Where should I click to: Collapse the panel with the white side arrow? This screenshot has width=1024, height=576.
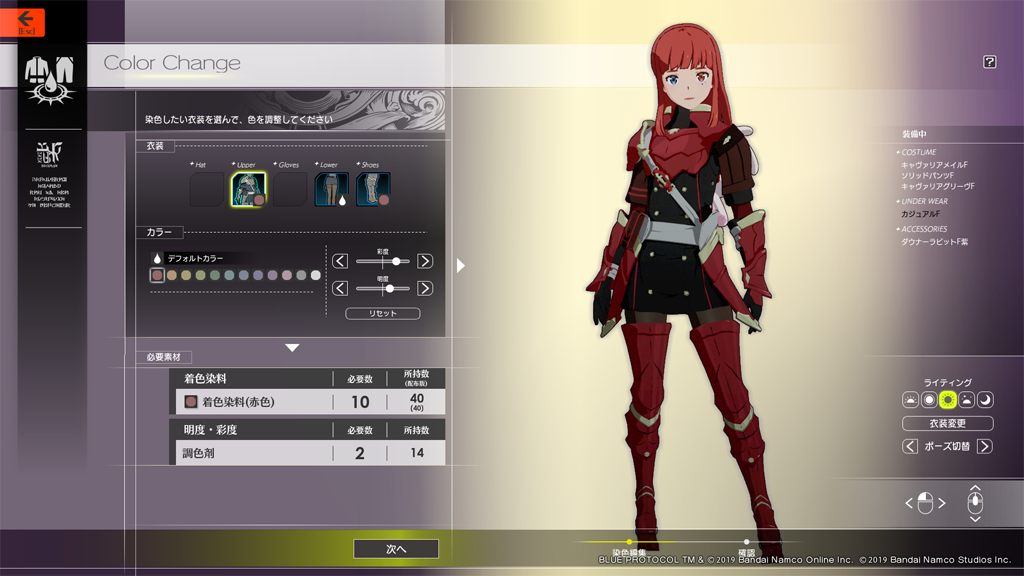pyautogui.click(x=460, y=265)
